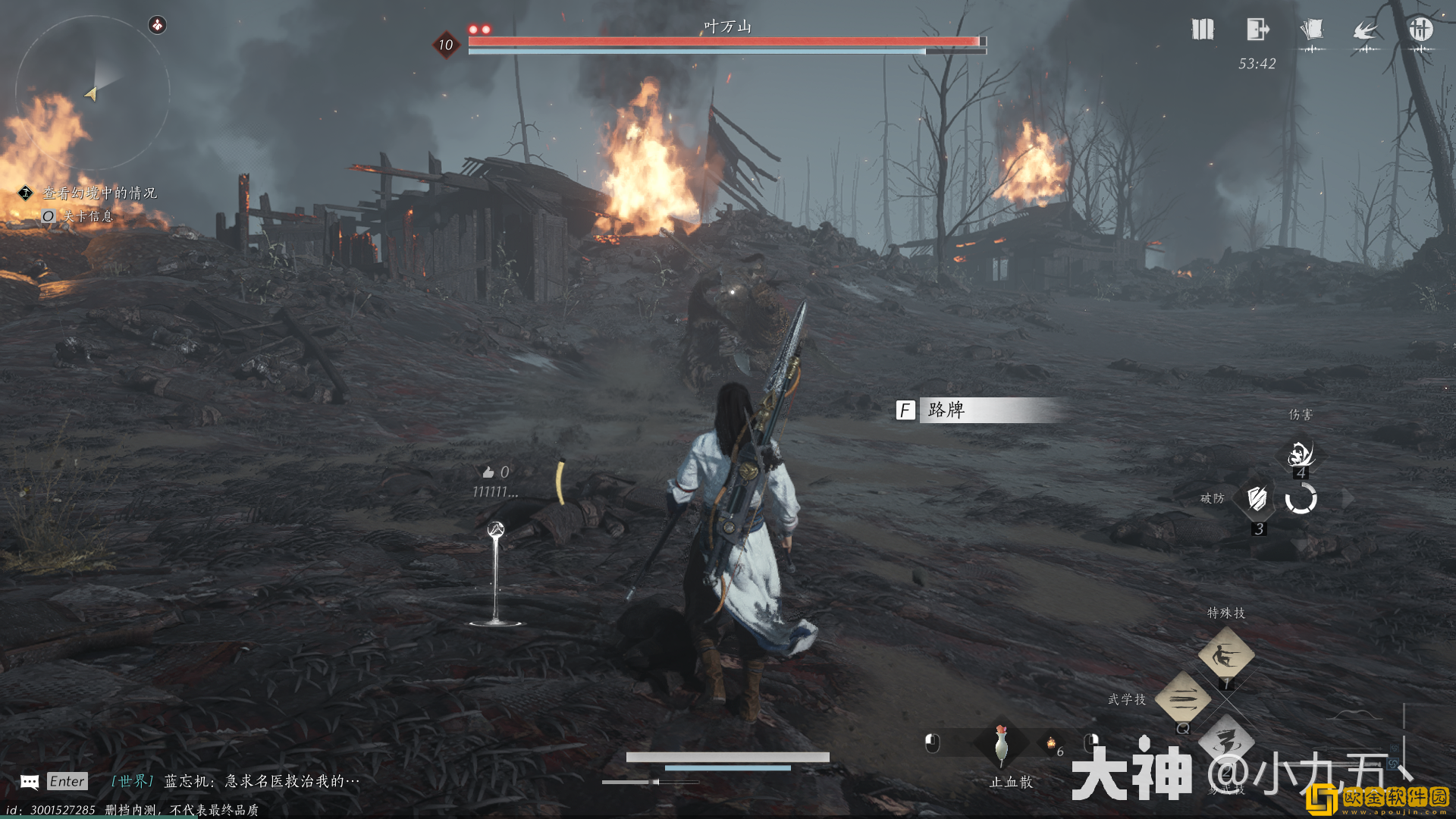Open the round twin-swords icon

pyautogui.click(x=1420, y=30)
